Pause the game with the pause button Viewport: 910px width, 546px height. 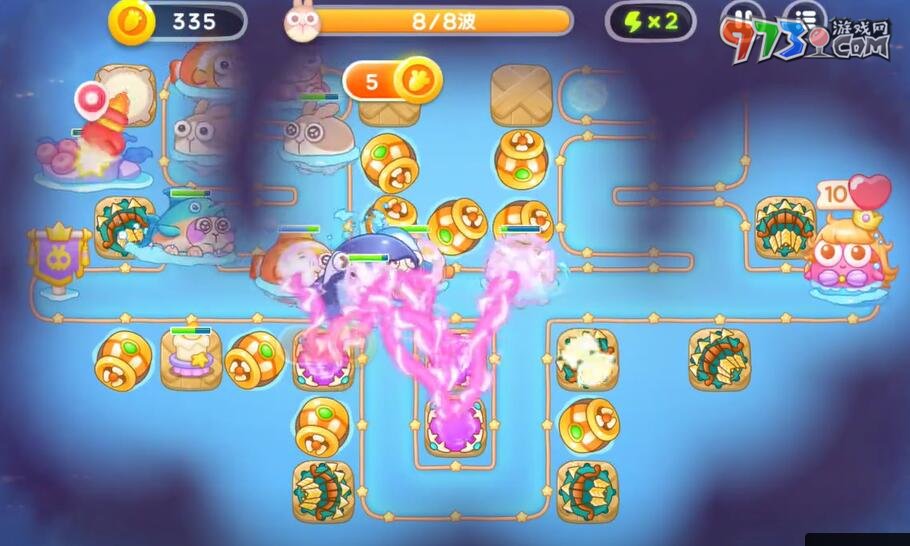tap(741, 20)
